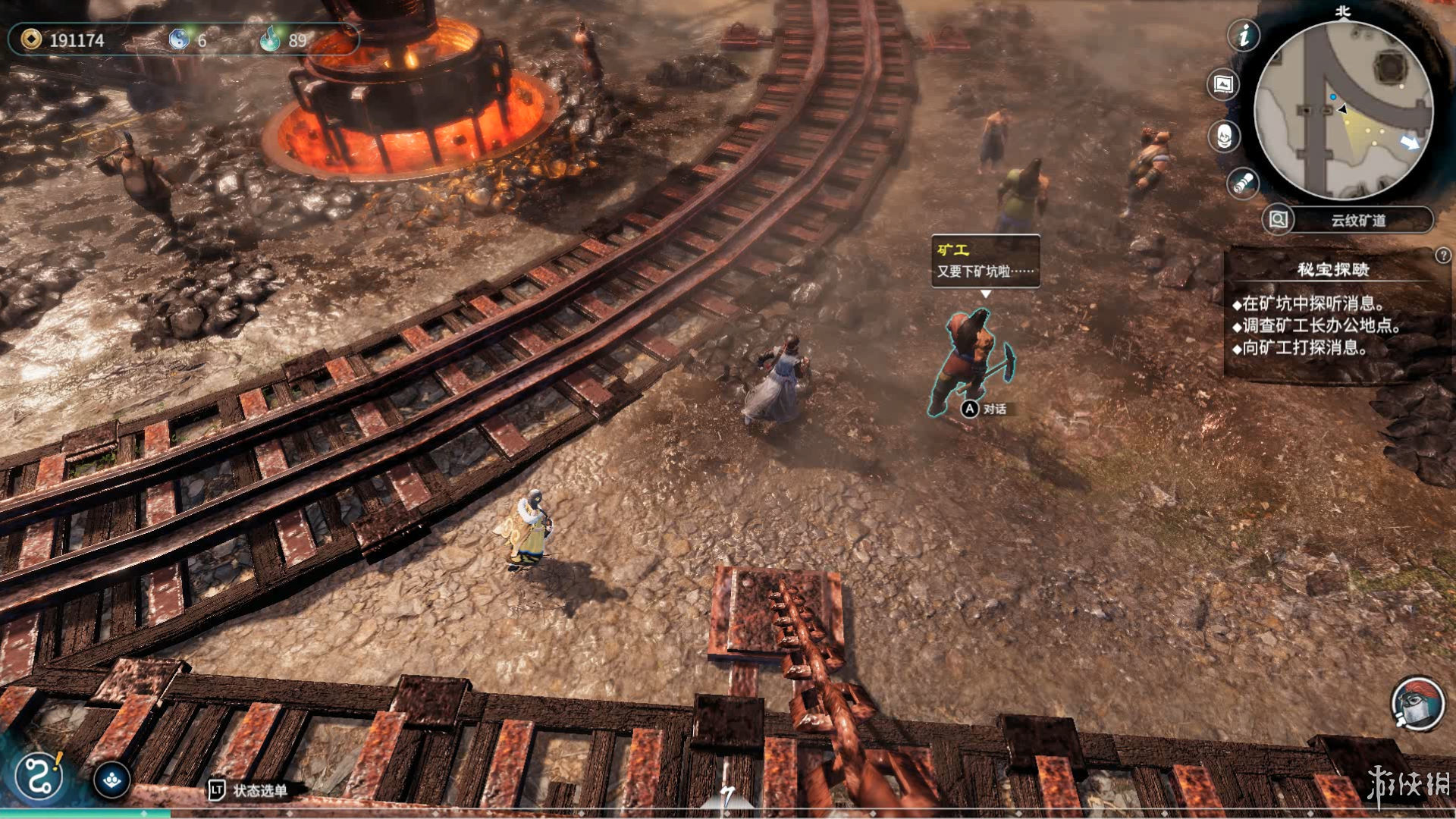Screen dimensions: 1456x819
Task: Open the picture gallery icon
Action: tap(1222, 84)
